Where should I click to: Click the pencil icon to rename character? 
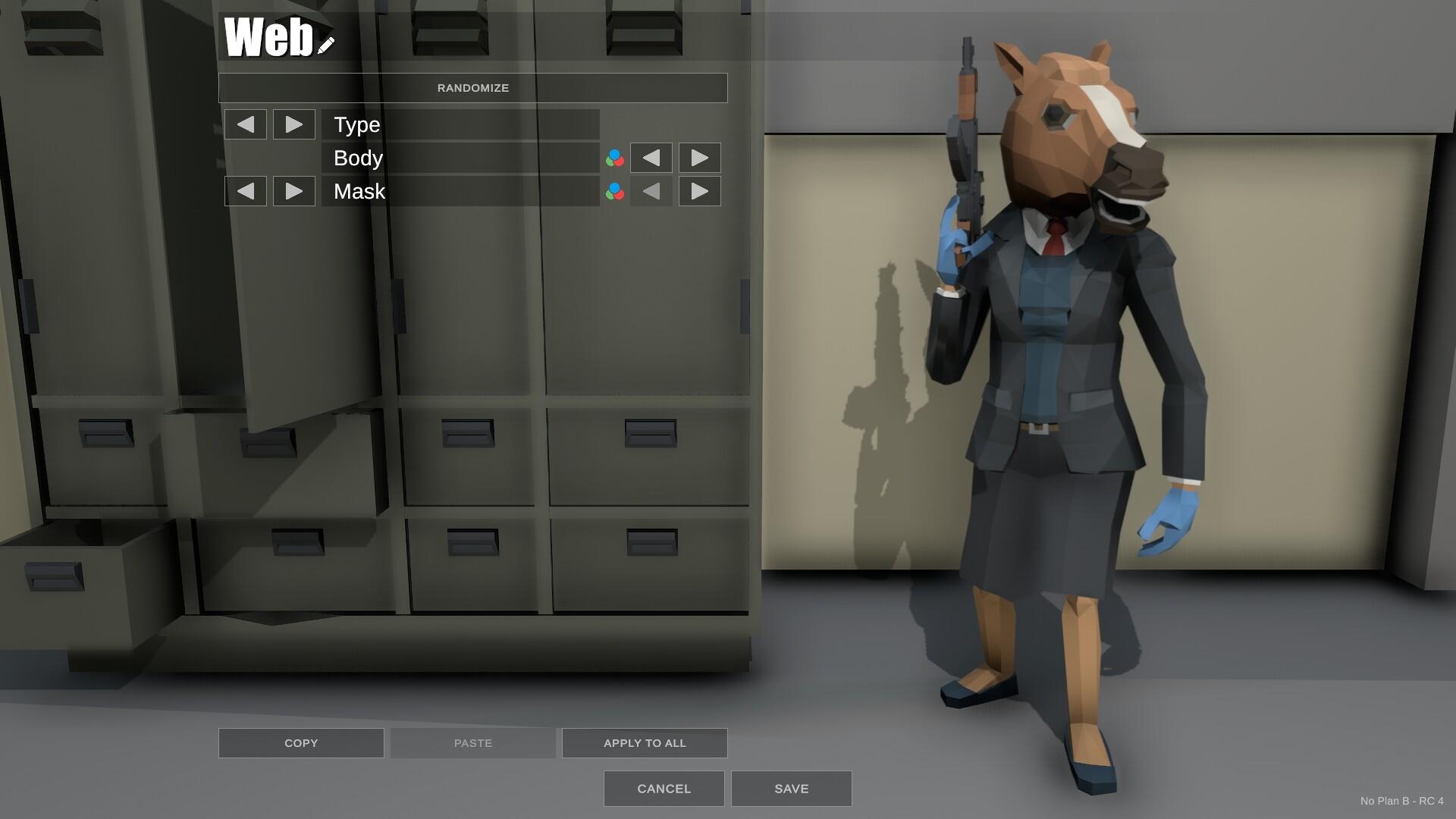click(325, 44)
